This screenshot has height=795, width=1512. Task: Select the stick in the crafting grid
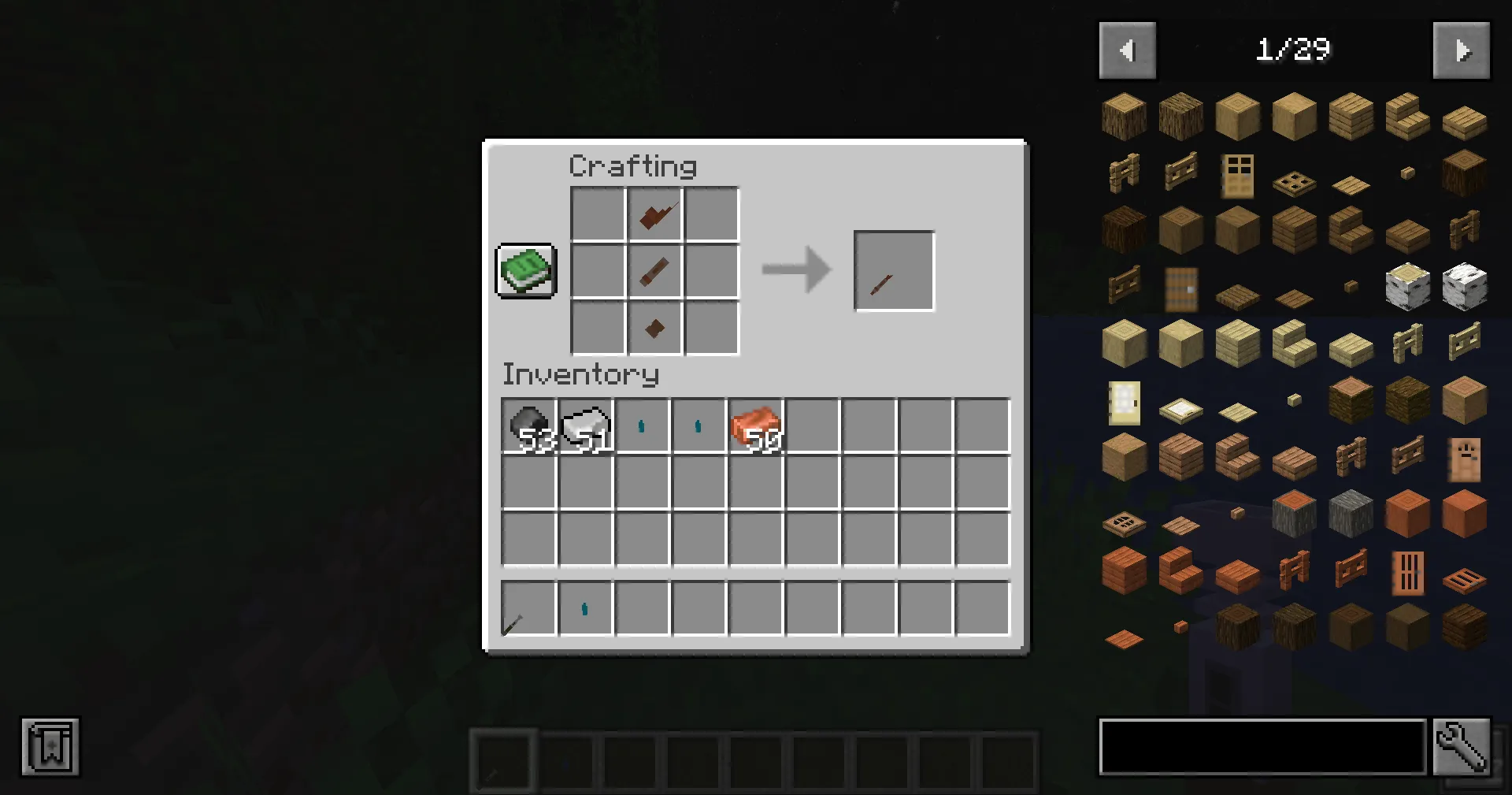coord(654,270)
